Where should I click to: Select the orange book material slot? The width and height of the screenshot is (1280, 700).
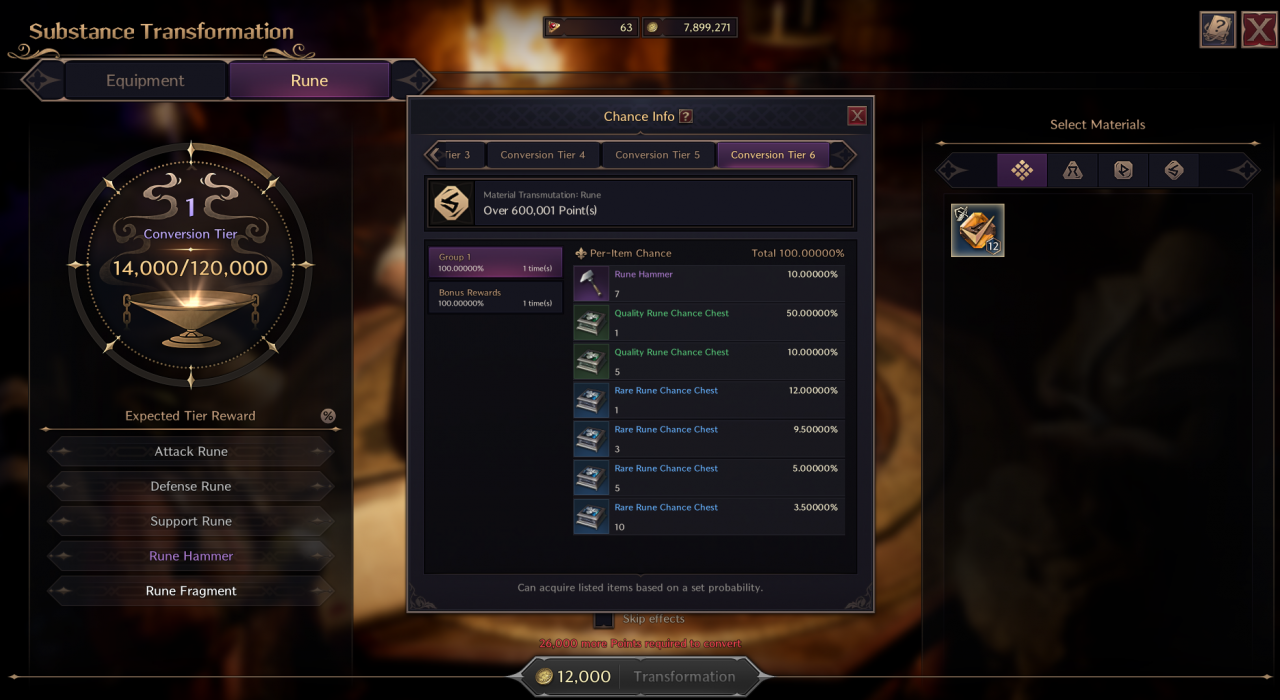pos(977,230)
